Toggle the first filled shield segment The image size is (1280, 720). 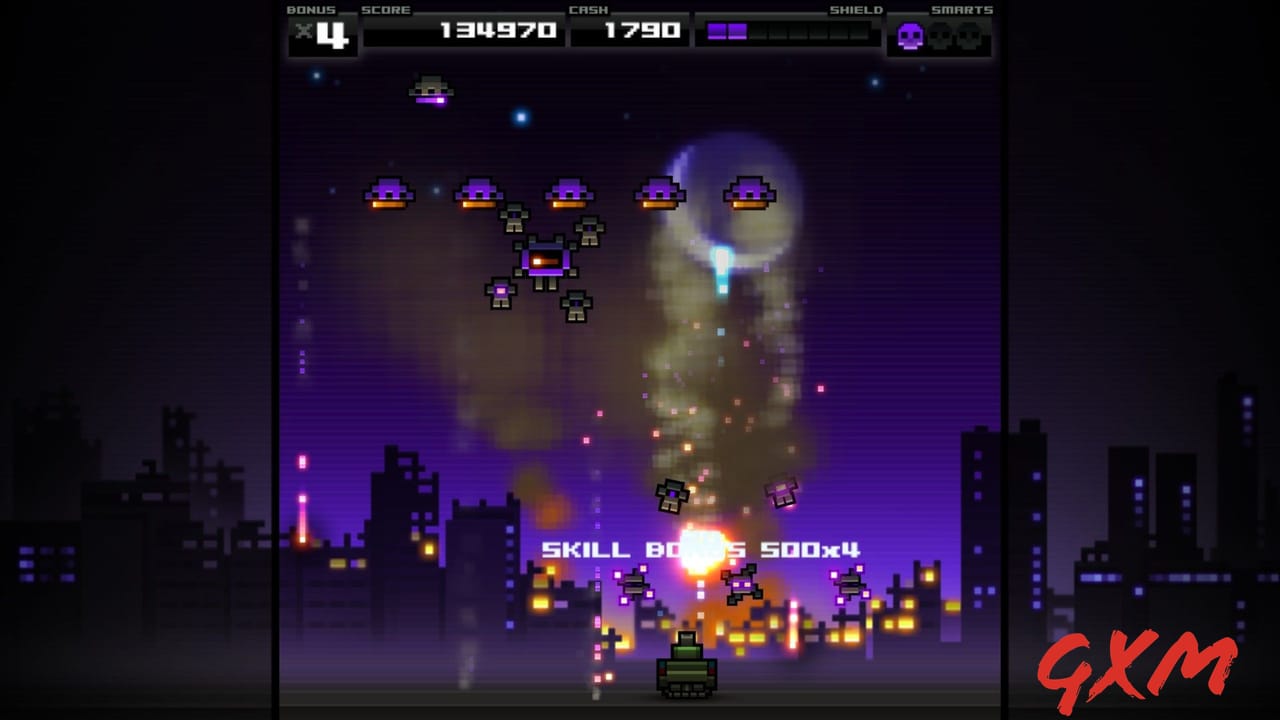click(716, 31)
